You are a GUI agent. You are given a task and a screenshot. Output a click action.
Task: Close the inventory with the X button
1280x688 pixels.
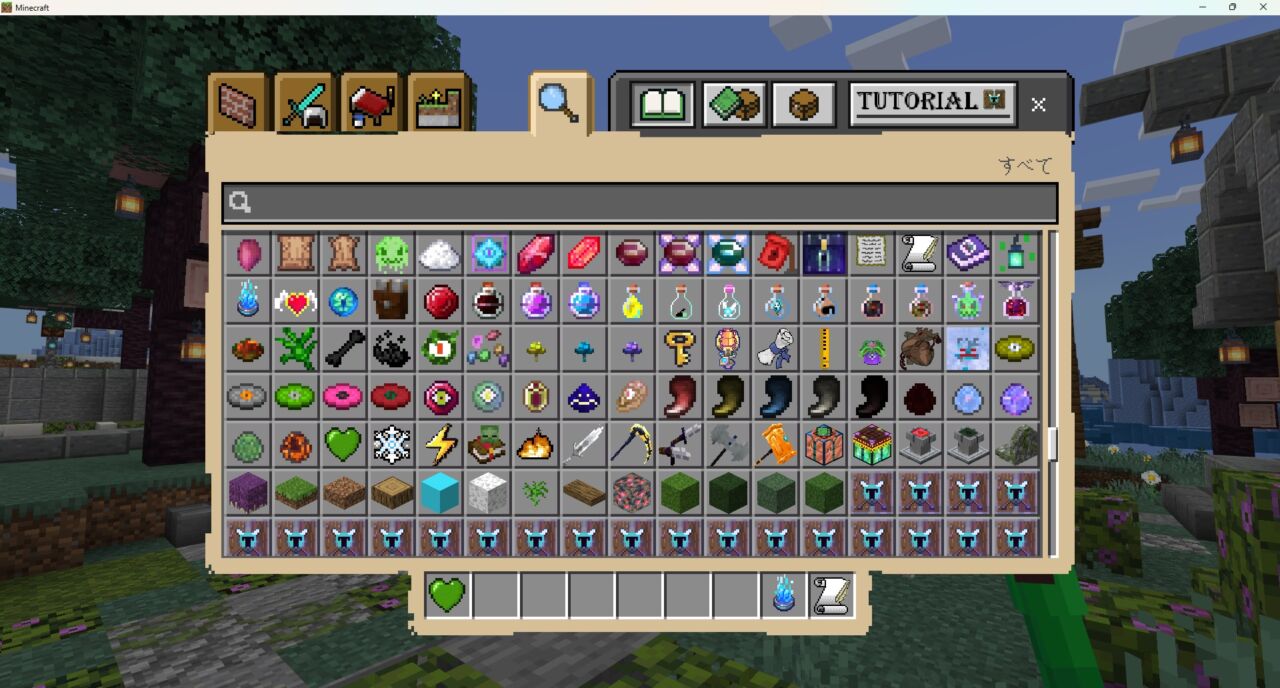coord(1039,104)
